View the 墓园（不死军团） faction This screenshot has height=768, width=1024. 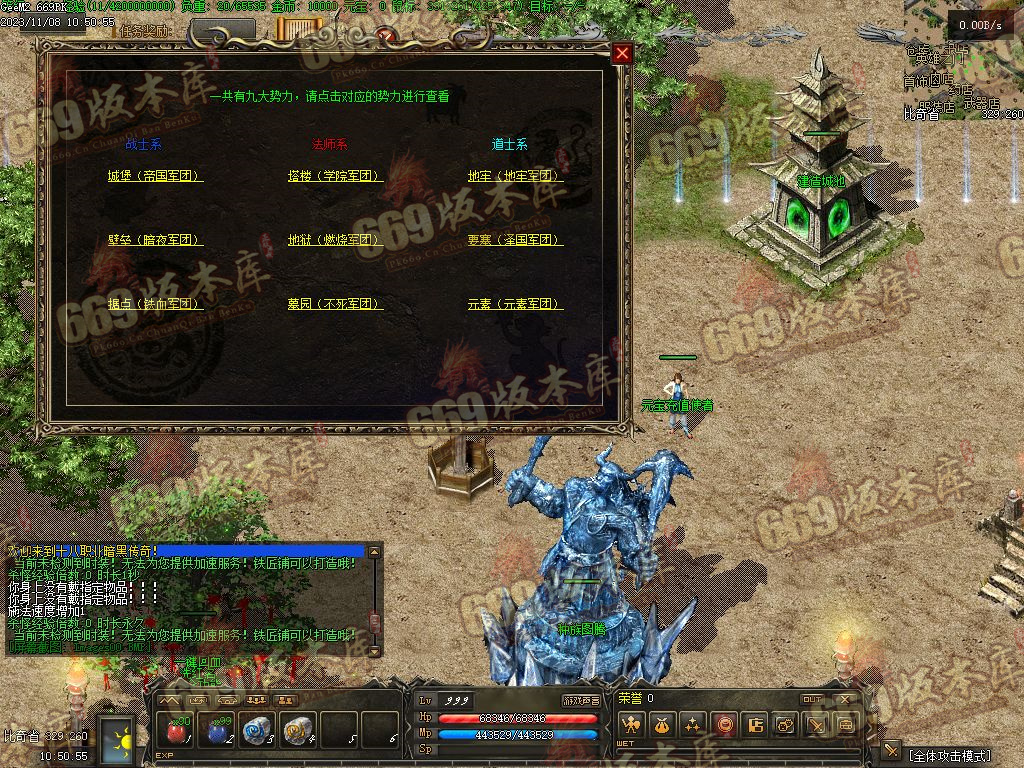coord(335,304)
